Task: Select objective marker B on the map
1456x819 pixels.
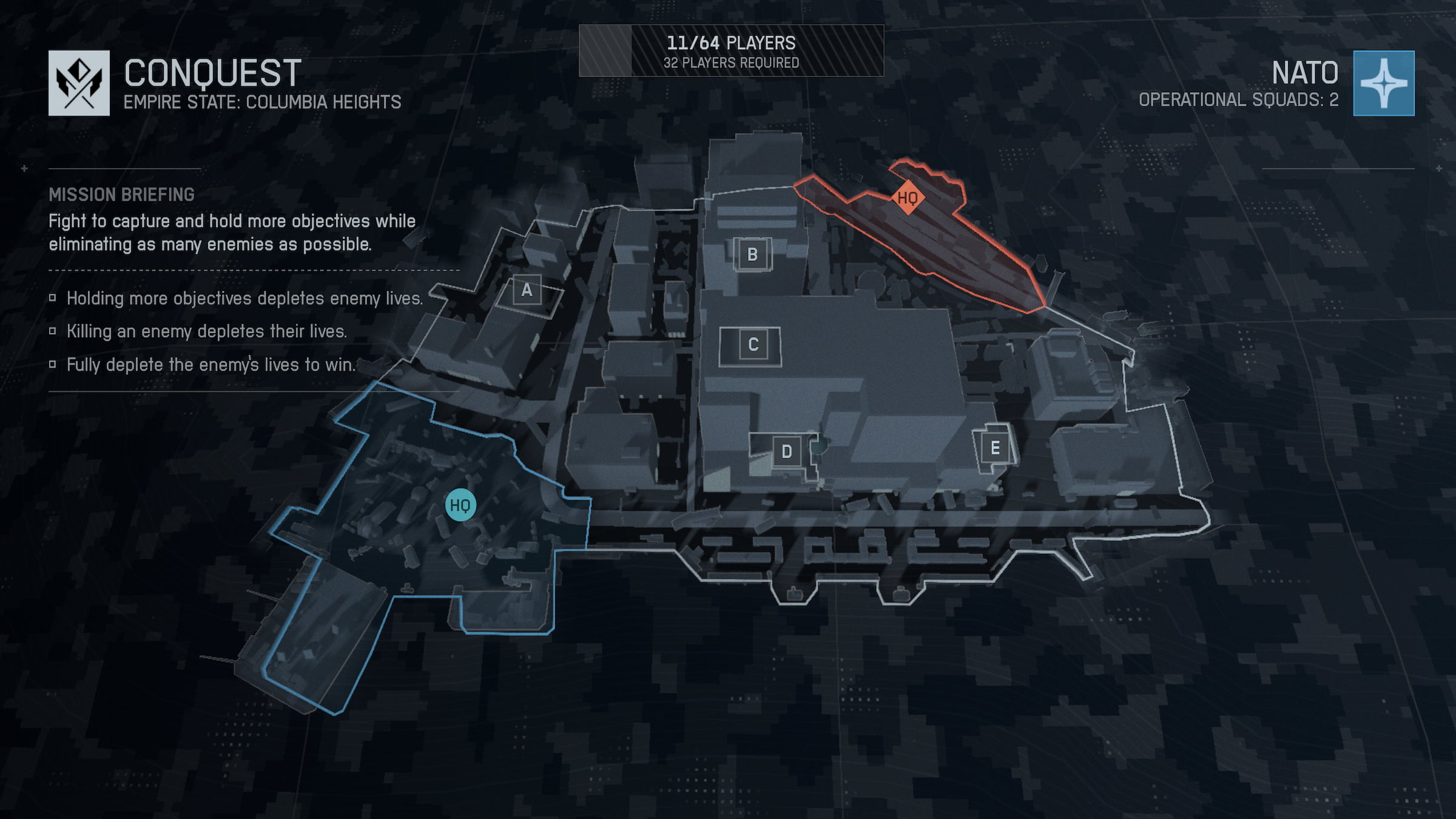Action: [x=753, y=255]
